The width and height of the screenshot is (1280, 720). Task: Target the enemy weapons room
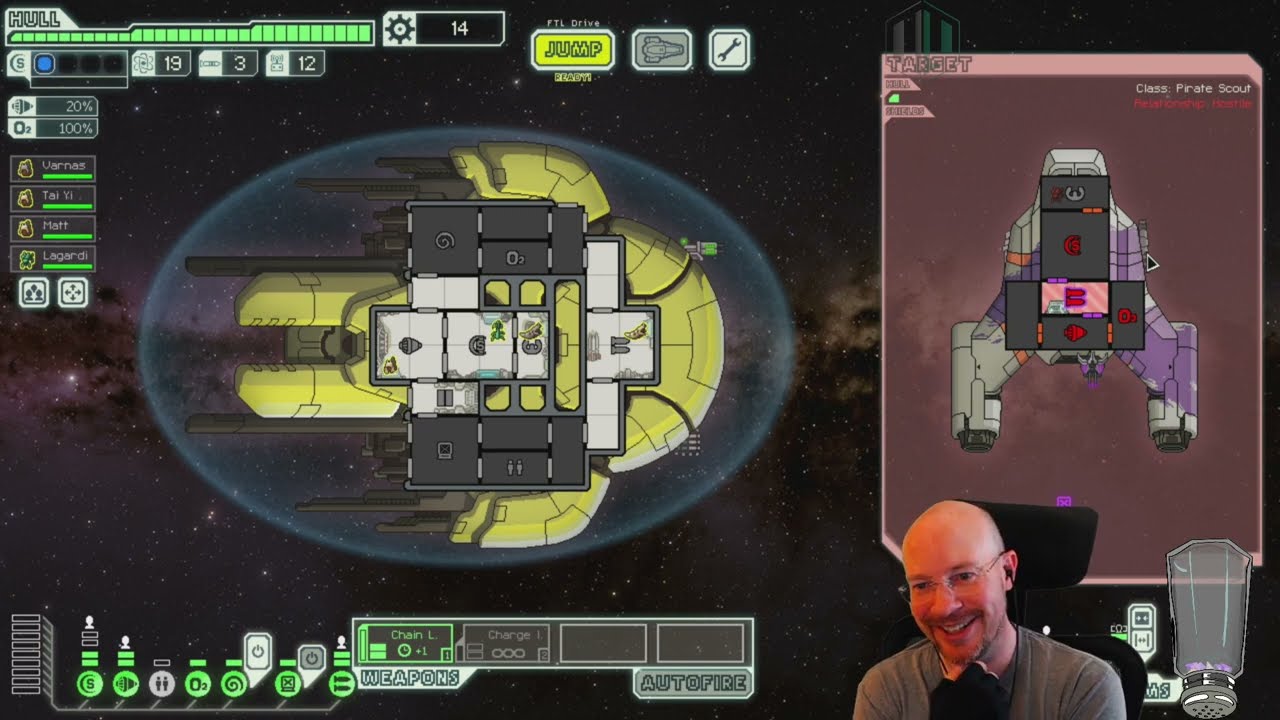point(1075,298)
